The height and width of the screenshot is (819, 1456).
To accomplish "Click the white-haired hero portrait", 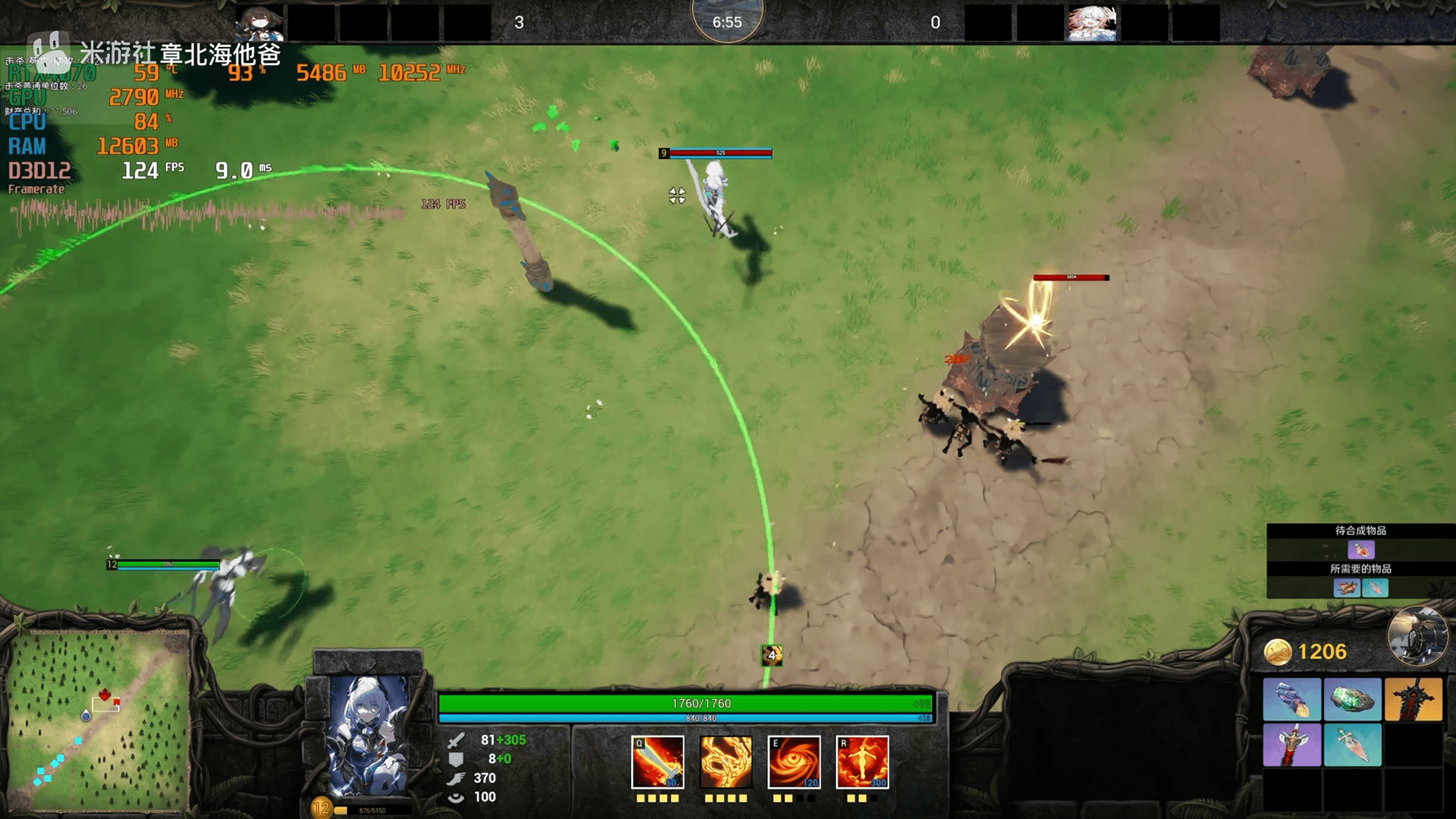I will click(368, 735).
